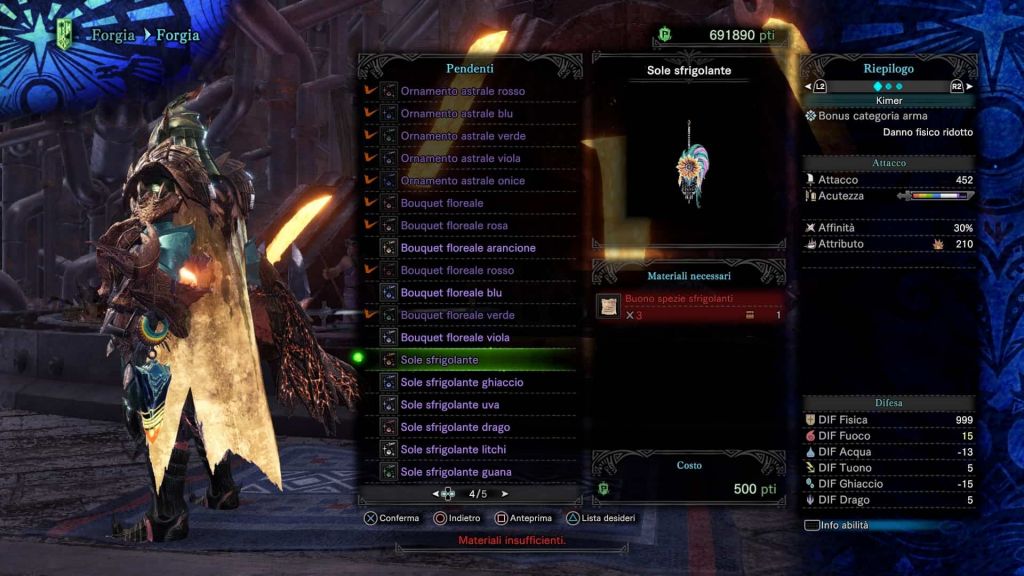Select the Bouquet floreale rosa row
This screenshot has width=1024, height=576.
tap(454, 225)
